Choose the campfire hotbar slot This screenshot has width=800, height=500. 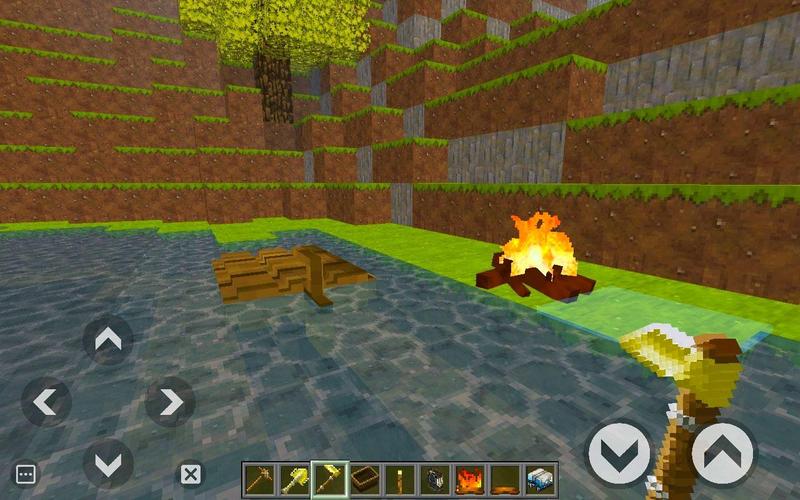[x=468, y=480]
